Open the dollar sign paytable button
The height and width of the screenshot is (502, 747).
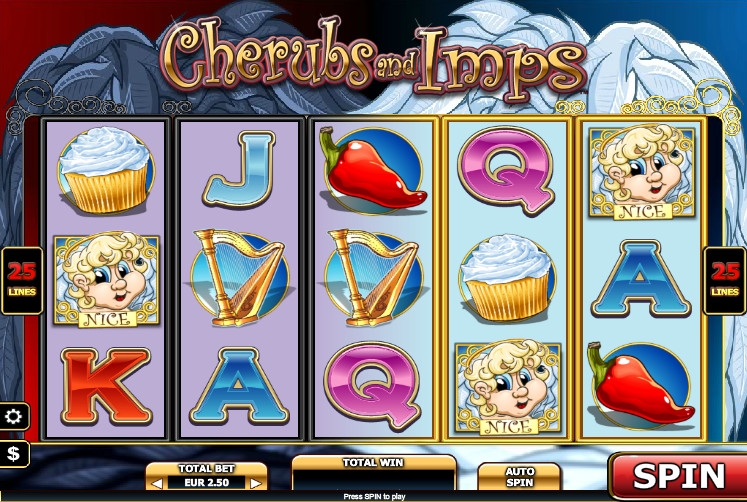[14, 454]
